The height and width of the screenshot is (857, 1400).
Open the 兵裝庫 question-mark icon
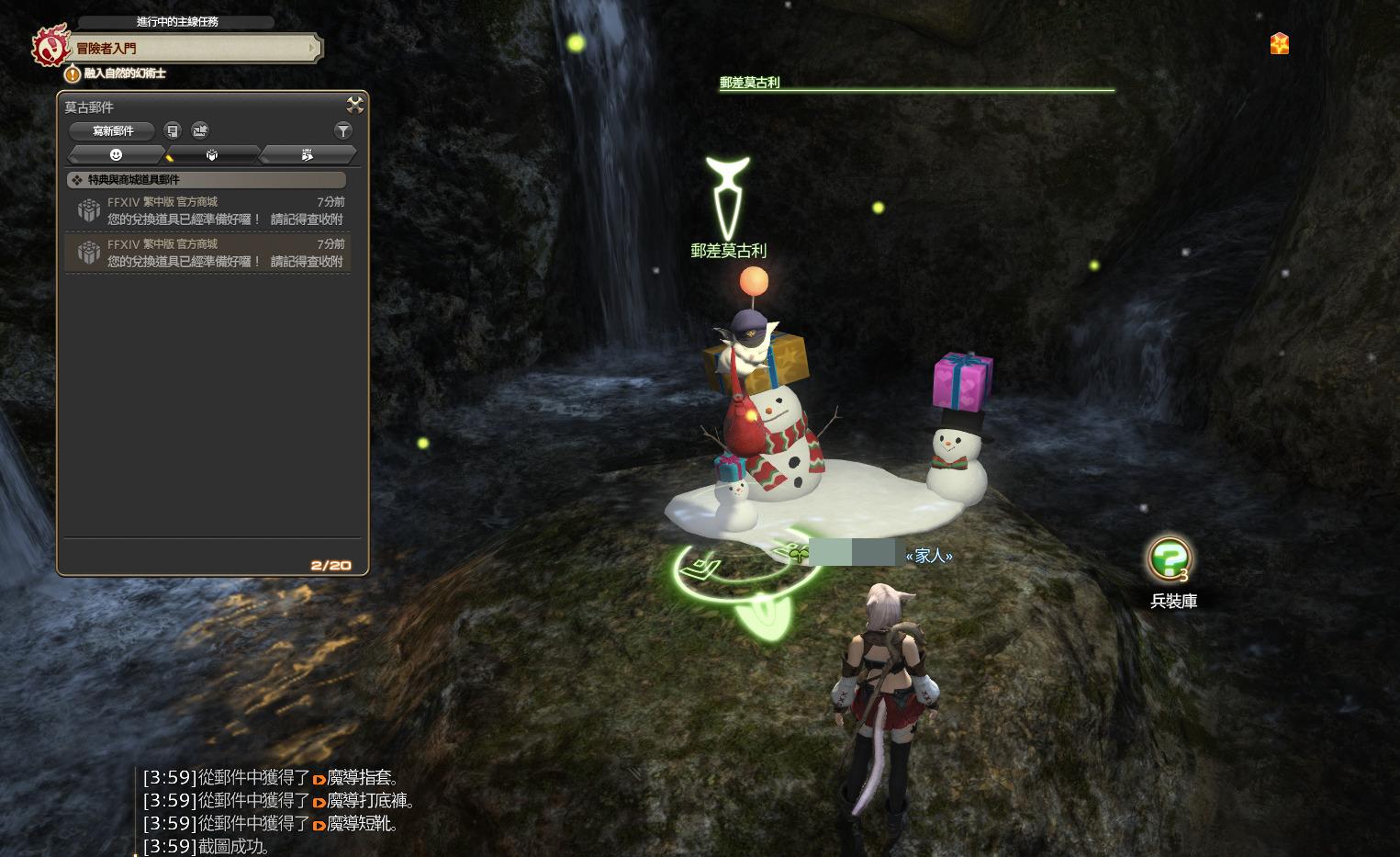(1171, 558)
